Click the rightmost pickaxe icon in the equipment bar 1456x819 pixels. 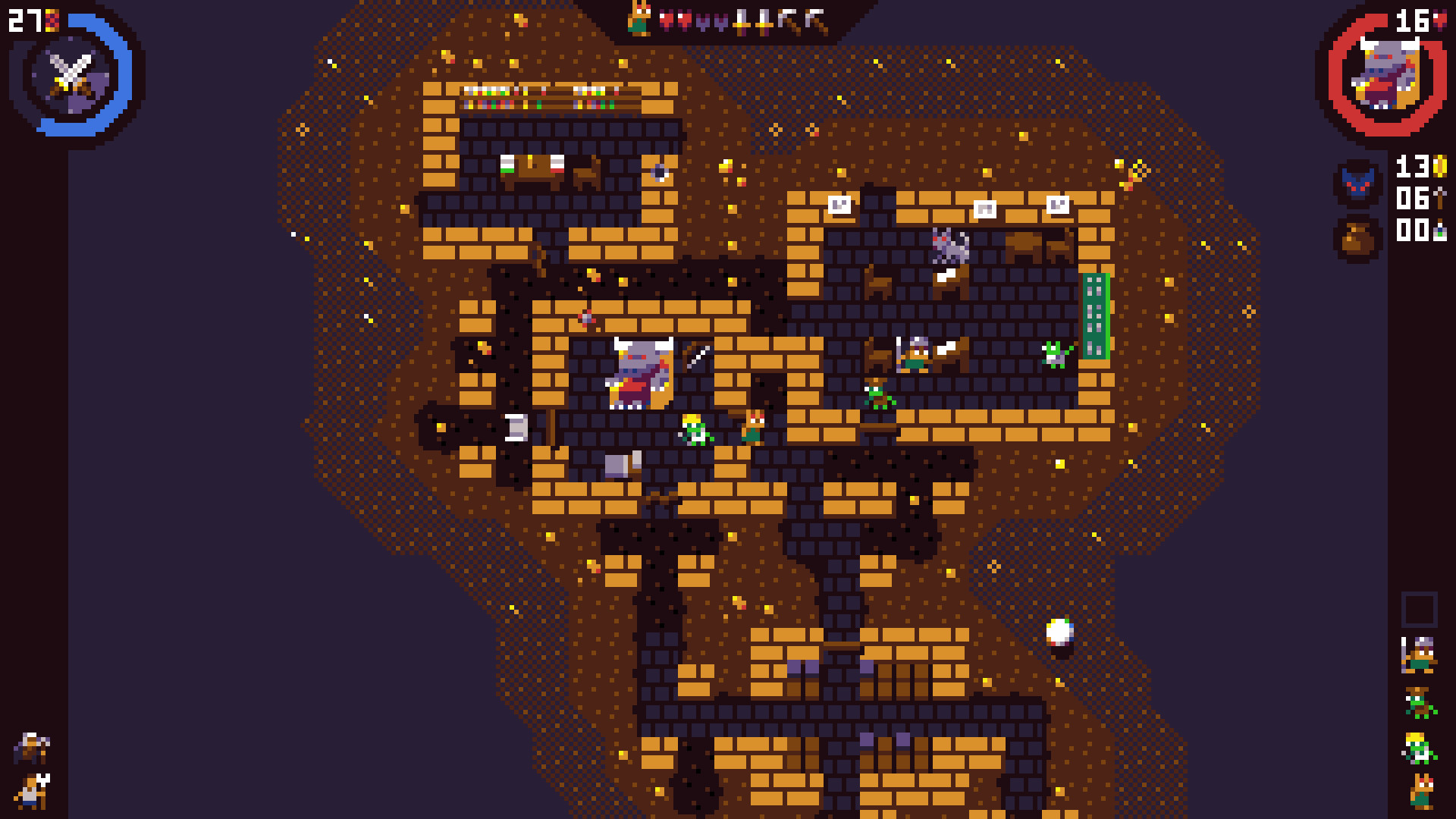click(x=815, y=19)
